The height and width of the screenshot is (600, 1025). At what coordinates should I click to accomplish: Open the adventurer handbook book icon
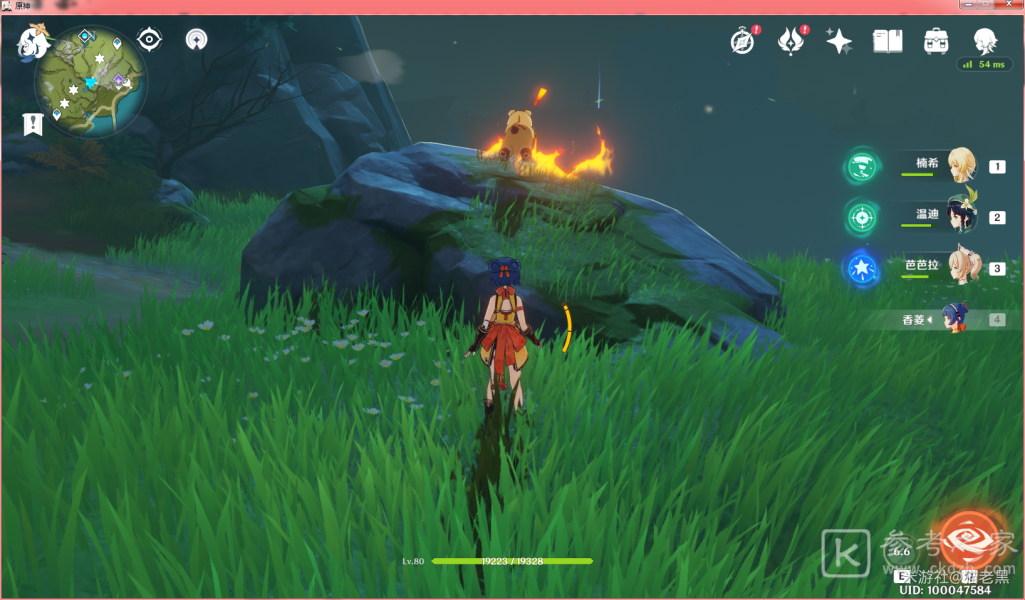887,41
